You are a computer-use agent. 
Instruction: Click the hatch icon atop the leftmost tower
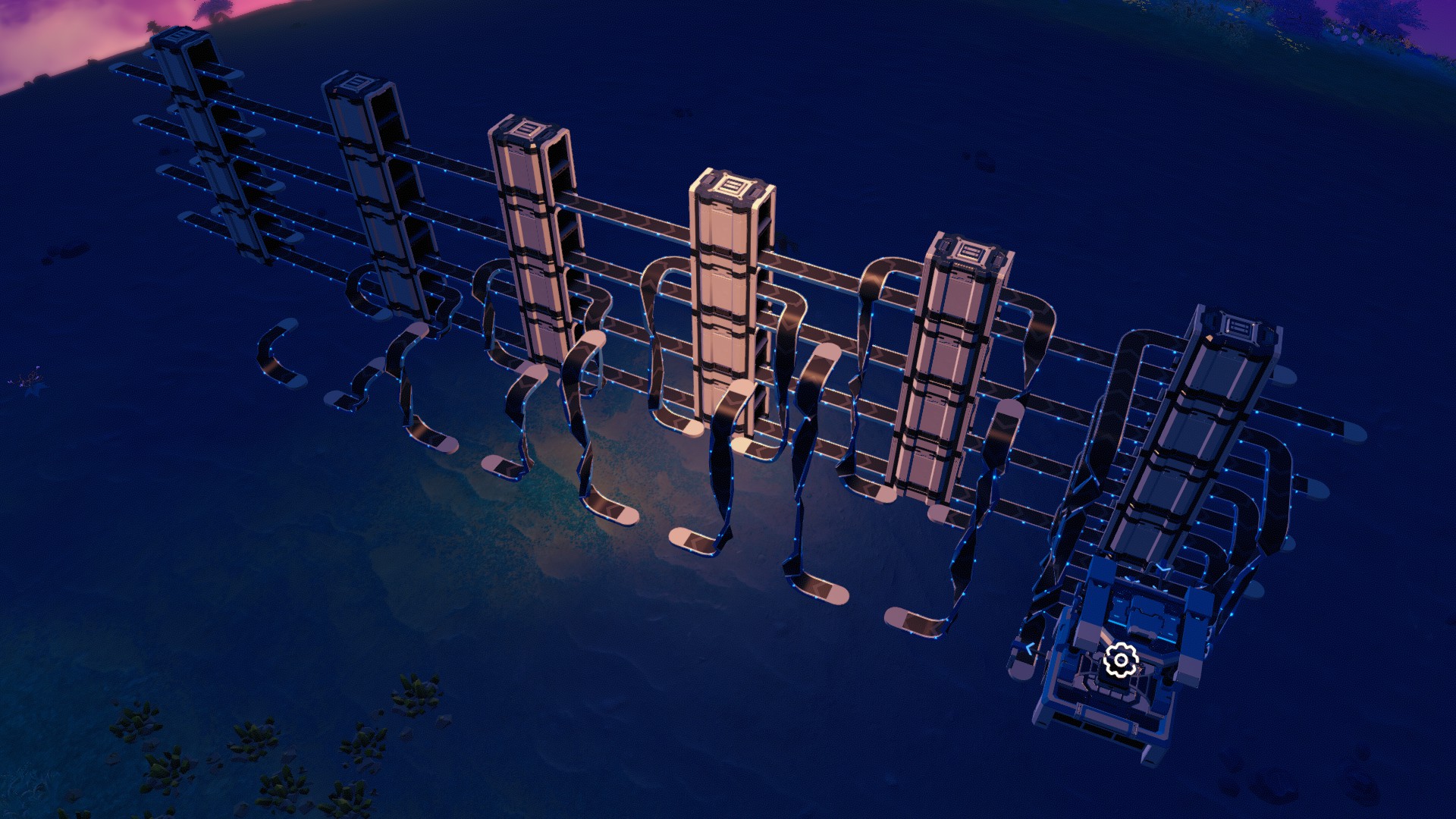pos(180,38)
